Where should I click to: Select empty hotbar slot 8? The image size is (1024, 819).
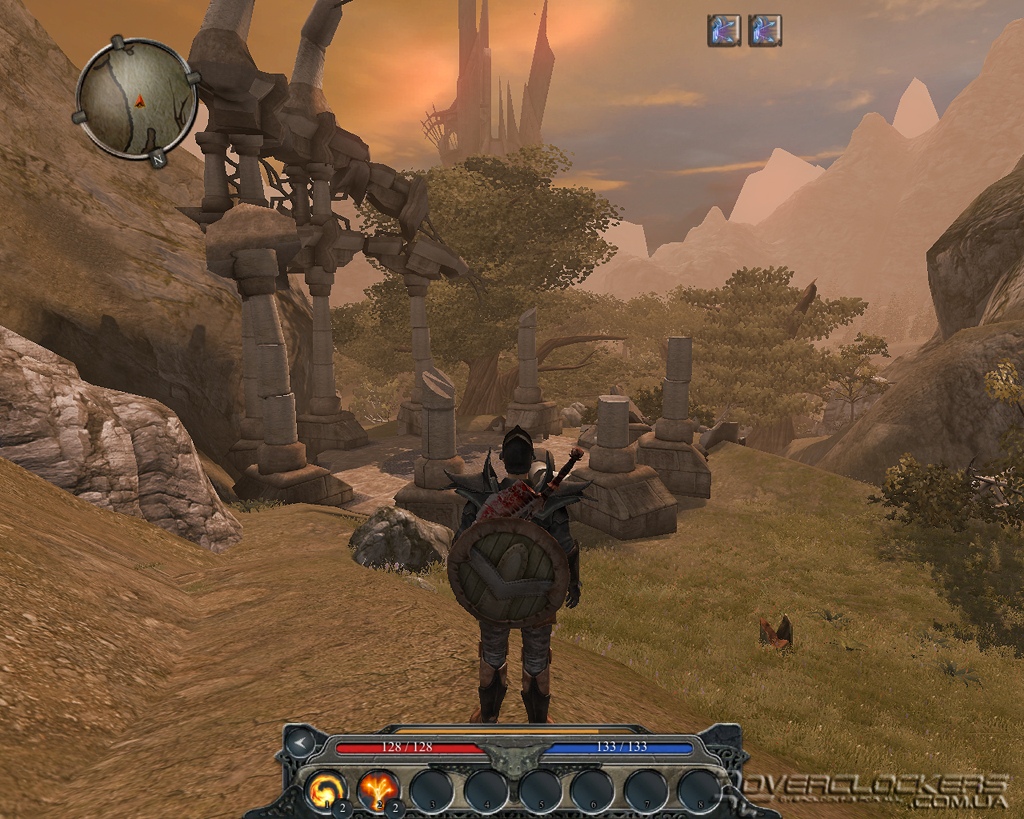698,788
